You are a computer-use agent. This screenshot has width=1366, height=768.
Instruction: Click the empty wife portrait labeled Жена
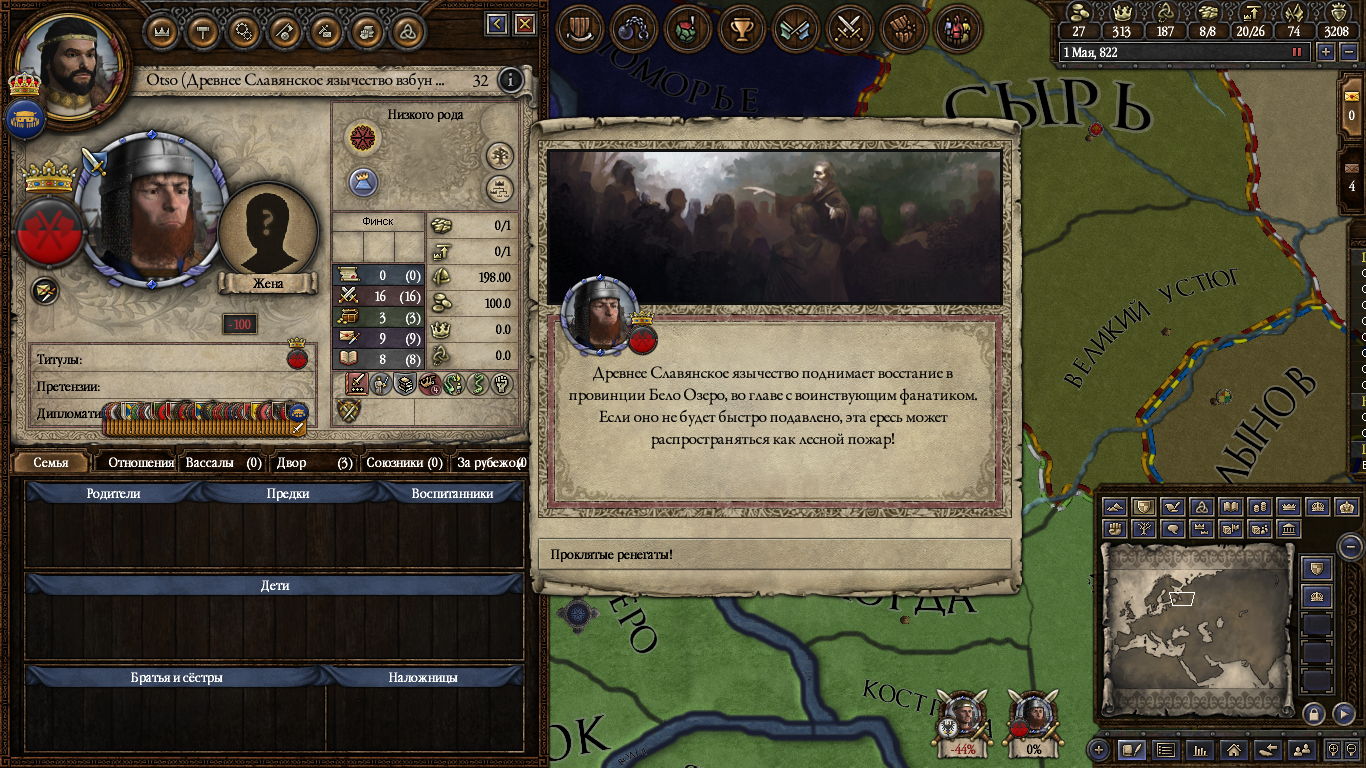268,240
